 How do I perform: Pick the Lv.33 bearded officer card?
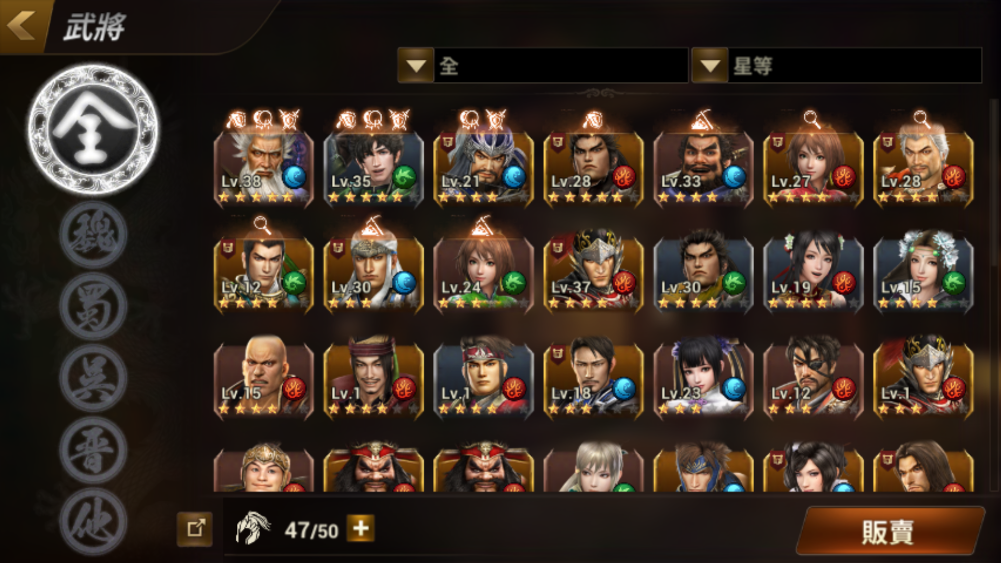703,167
